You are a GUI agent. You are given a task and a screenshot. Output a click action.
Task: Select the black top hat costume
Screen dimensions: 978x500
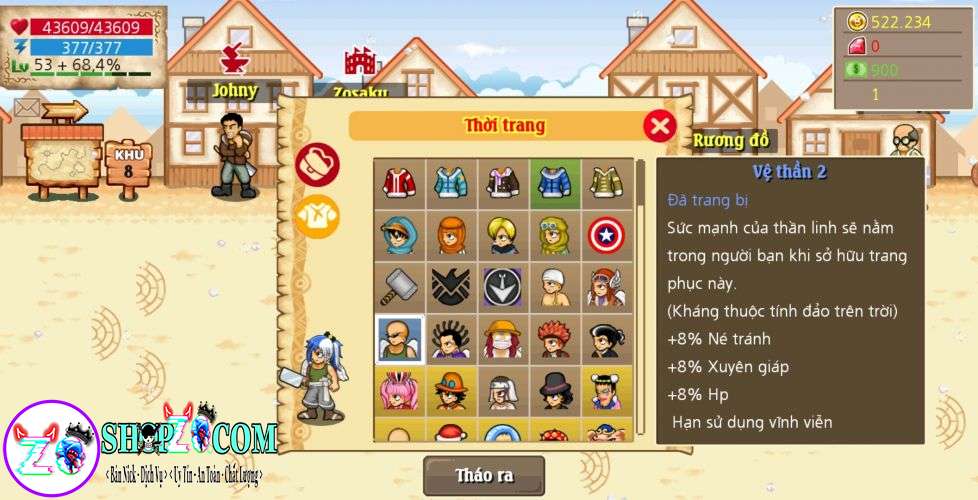555,391
